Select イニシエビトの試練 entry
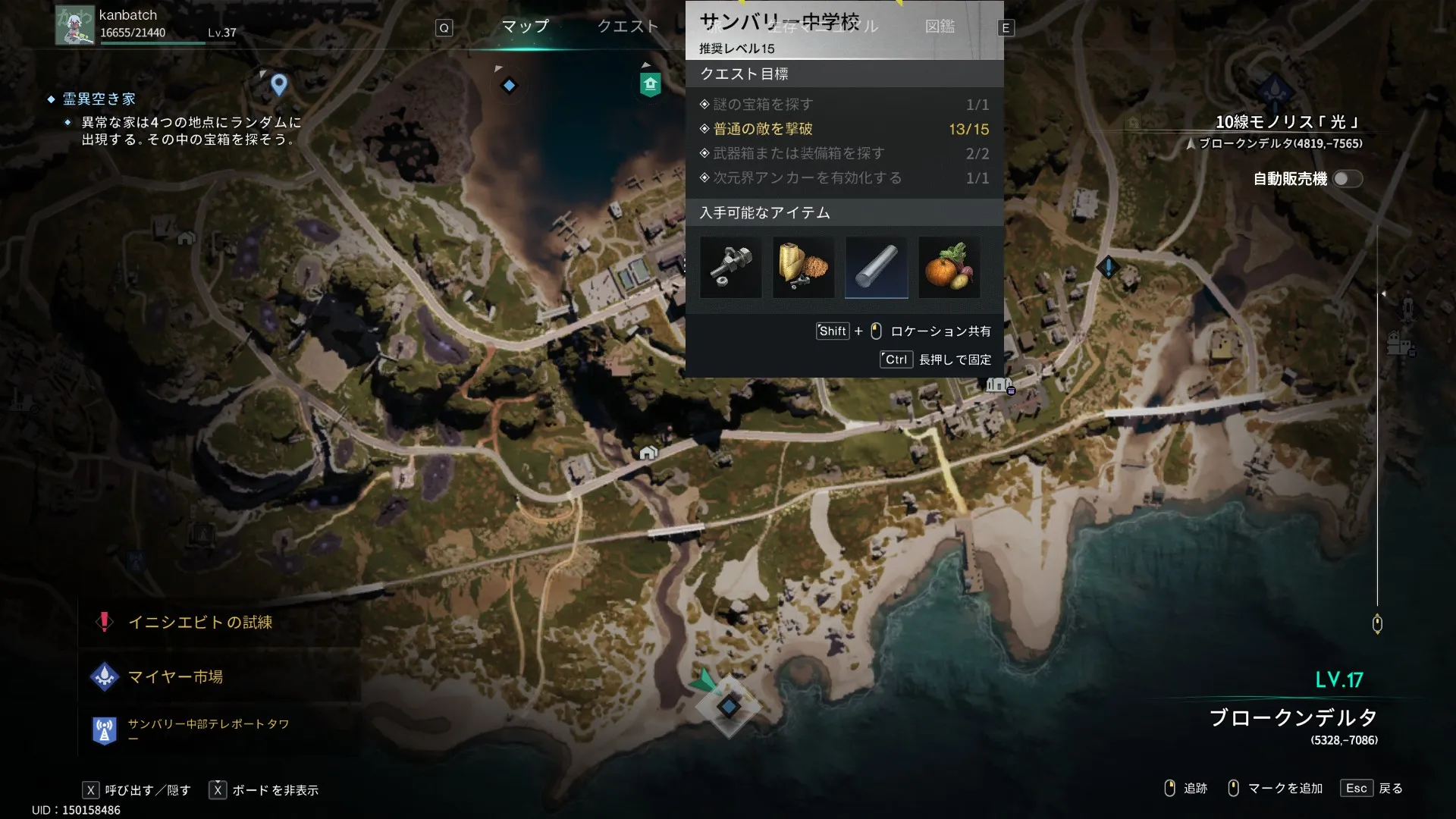This screenshot has height=819, width=1456. click(199, 623)
